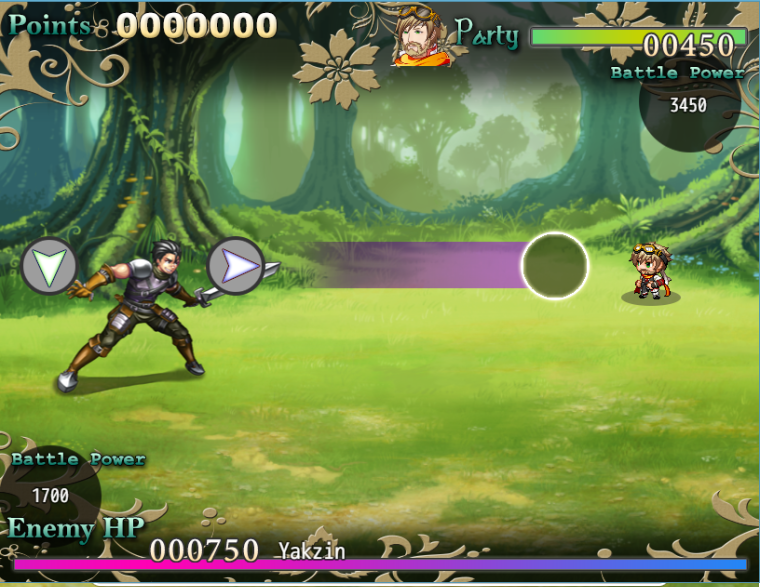Click the down arrow note icon
The image size is (760, 587).
tap(49, 266)
